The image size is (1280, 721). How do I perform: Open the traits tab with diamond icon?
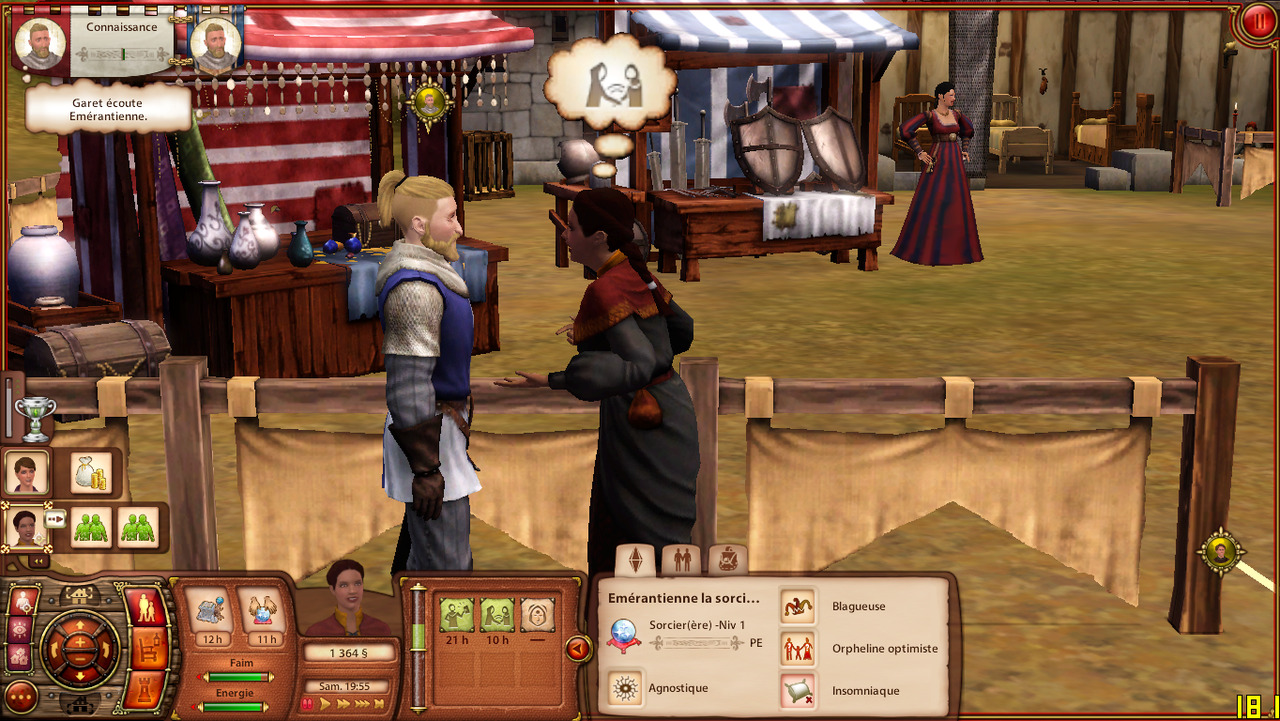tap(635, 559)
